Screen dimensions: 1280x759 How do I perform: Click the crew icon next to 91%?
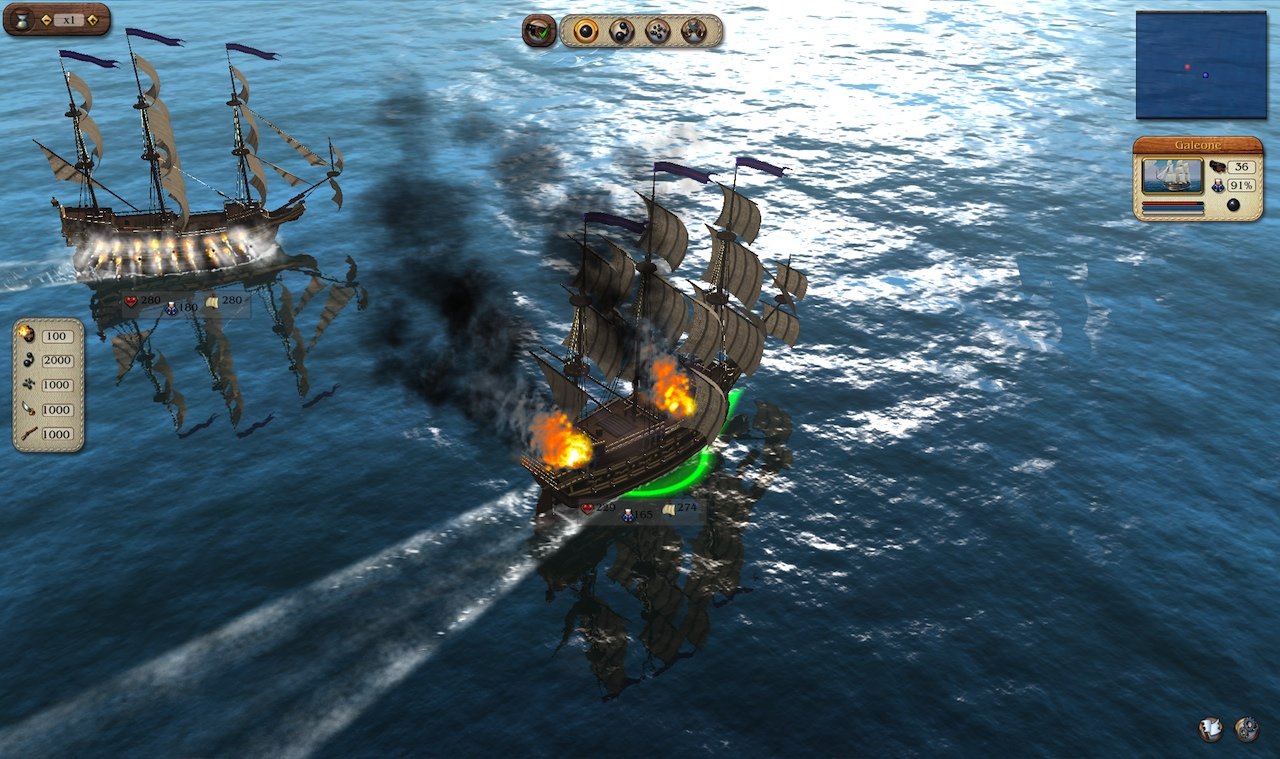[x=1218, y=186]
